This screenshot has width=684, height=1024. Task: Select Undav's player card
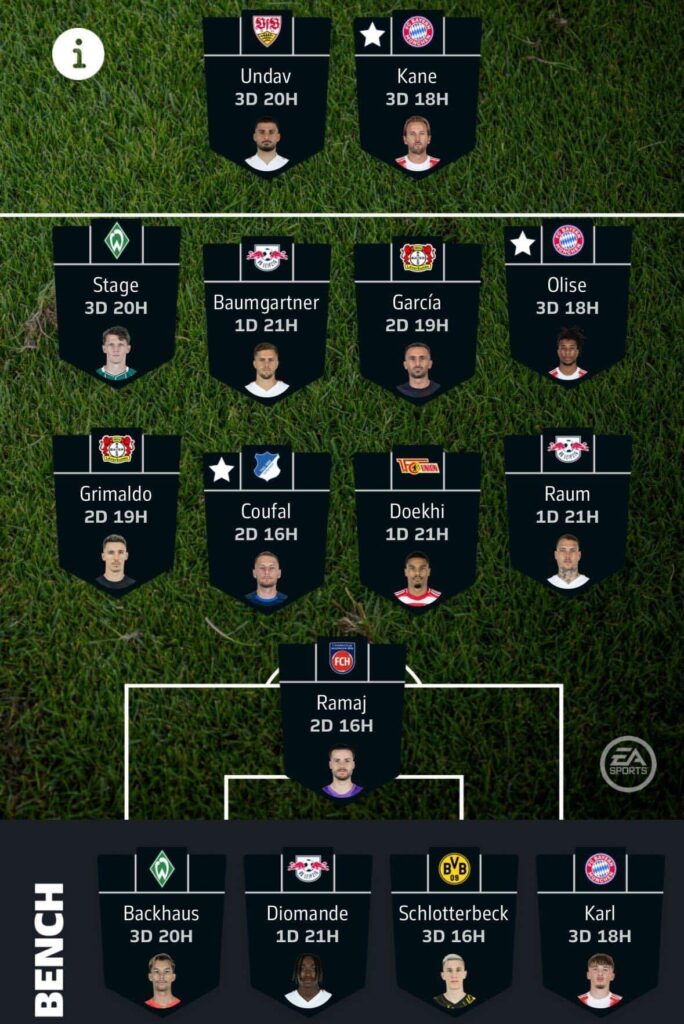pos(267,95)
